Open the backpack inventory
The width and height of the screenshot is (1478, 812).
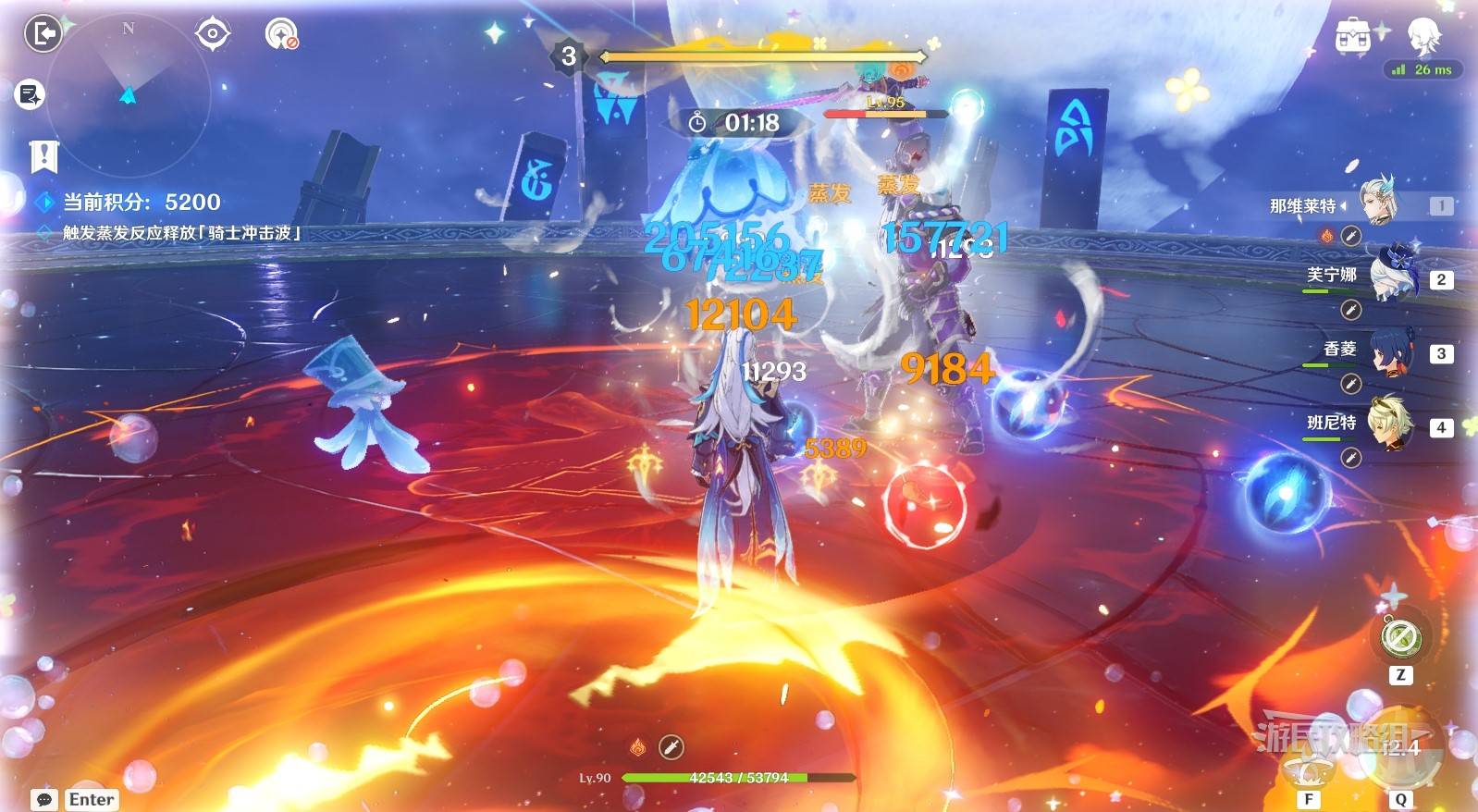[x=1353, y=36]
